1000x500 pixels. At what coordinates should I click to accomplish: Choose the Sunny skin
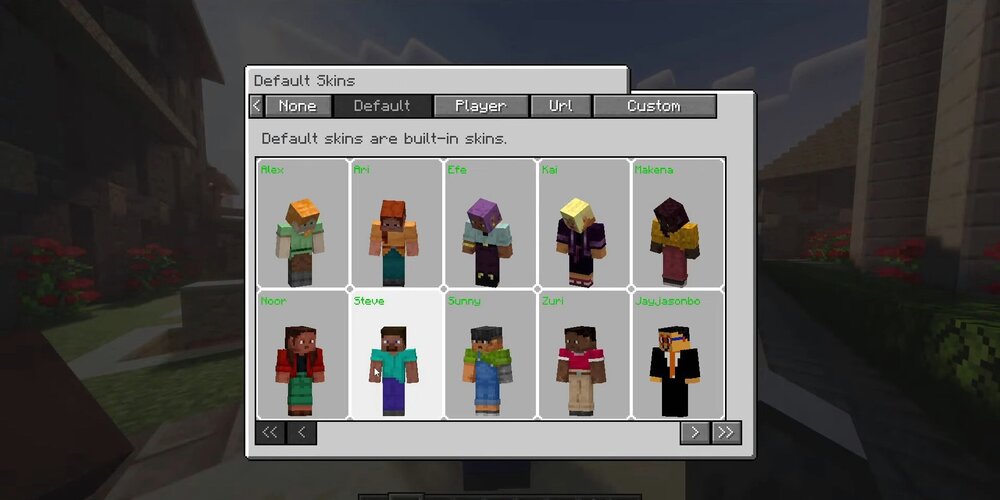click(490, 355)
